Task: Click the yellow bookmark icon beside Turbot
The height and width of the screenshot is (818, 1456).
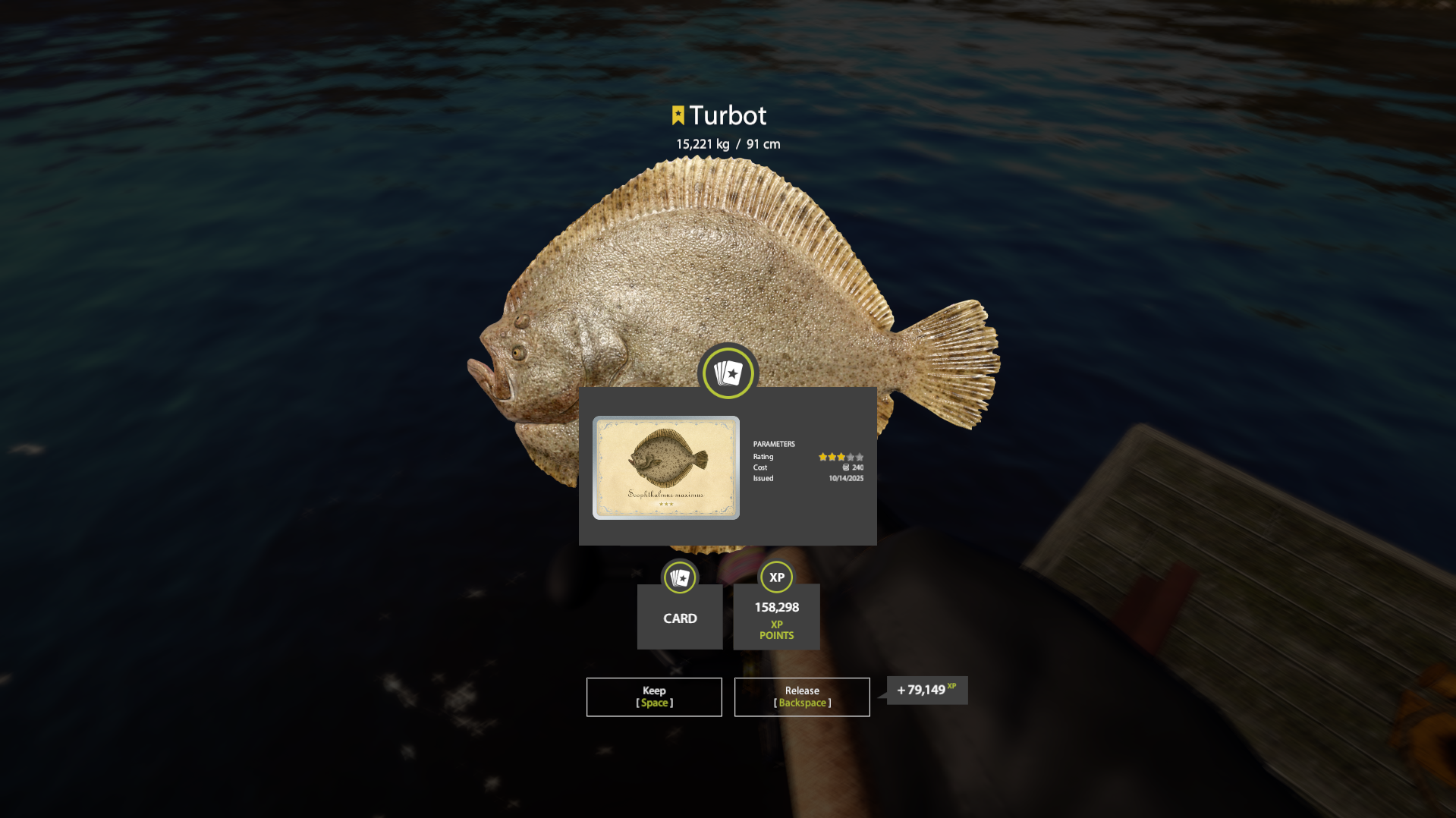Action: (x=678, y=115)
